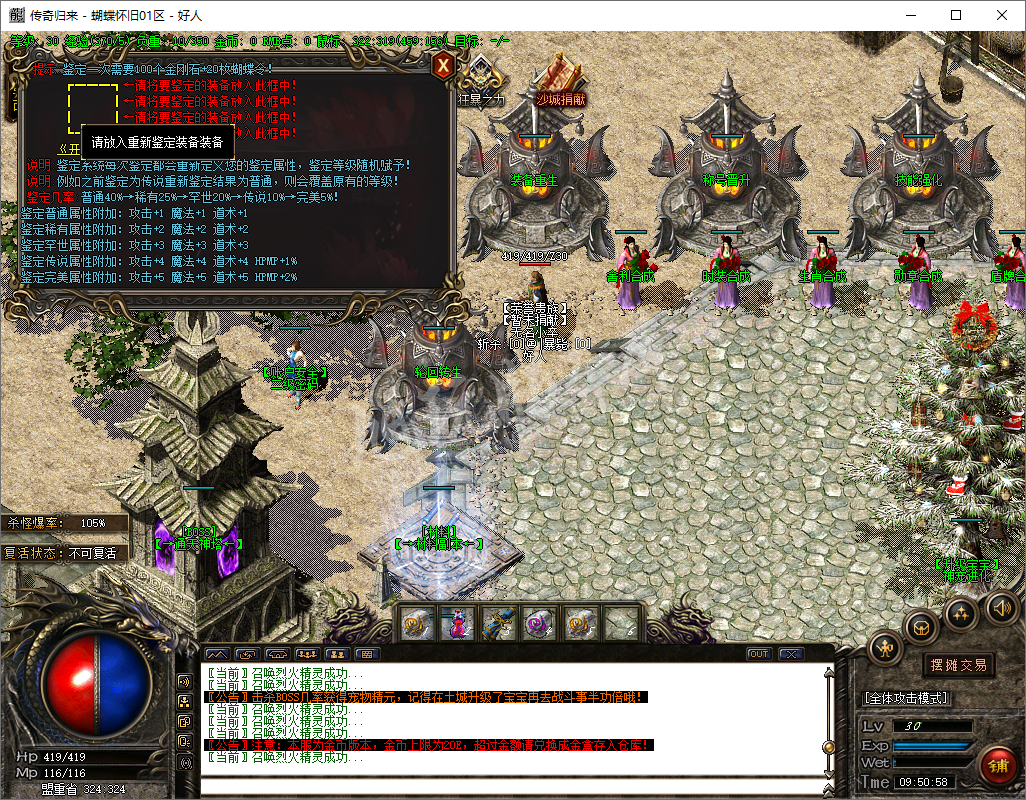Close the chat panel with its X button
Viewport: 1026px width, 800px height.
pyautogui.click(x=791, y=654)
